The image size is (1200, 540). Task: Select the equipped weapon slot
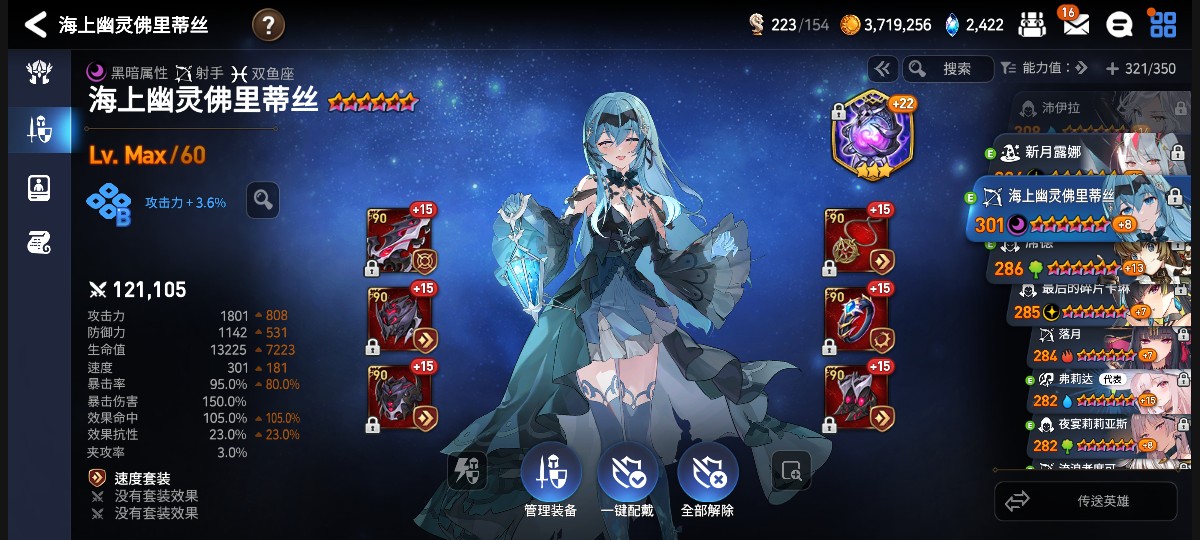point(398,240)
